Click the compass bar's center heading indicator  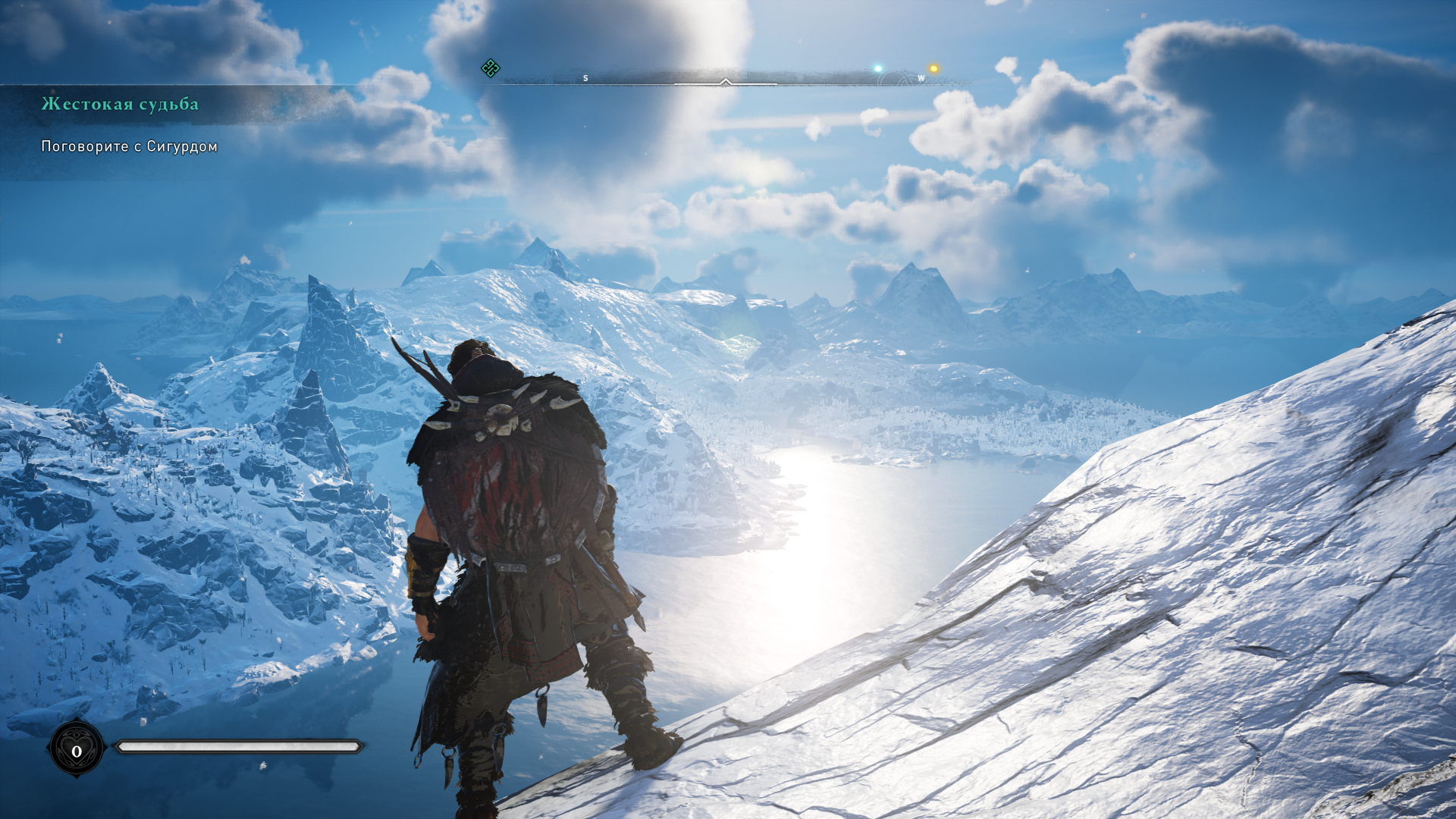725,81
